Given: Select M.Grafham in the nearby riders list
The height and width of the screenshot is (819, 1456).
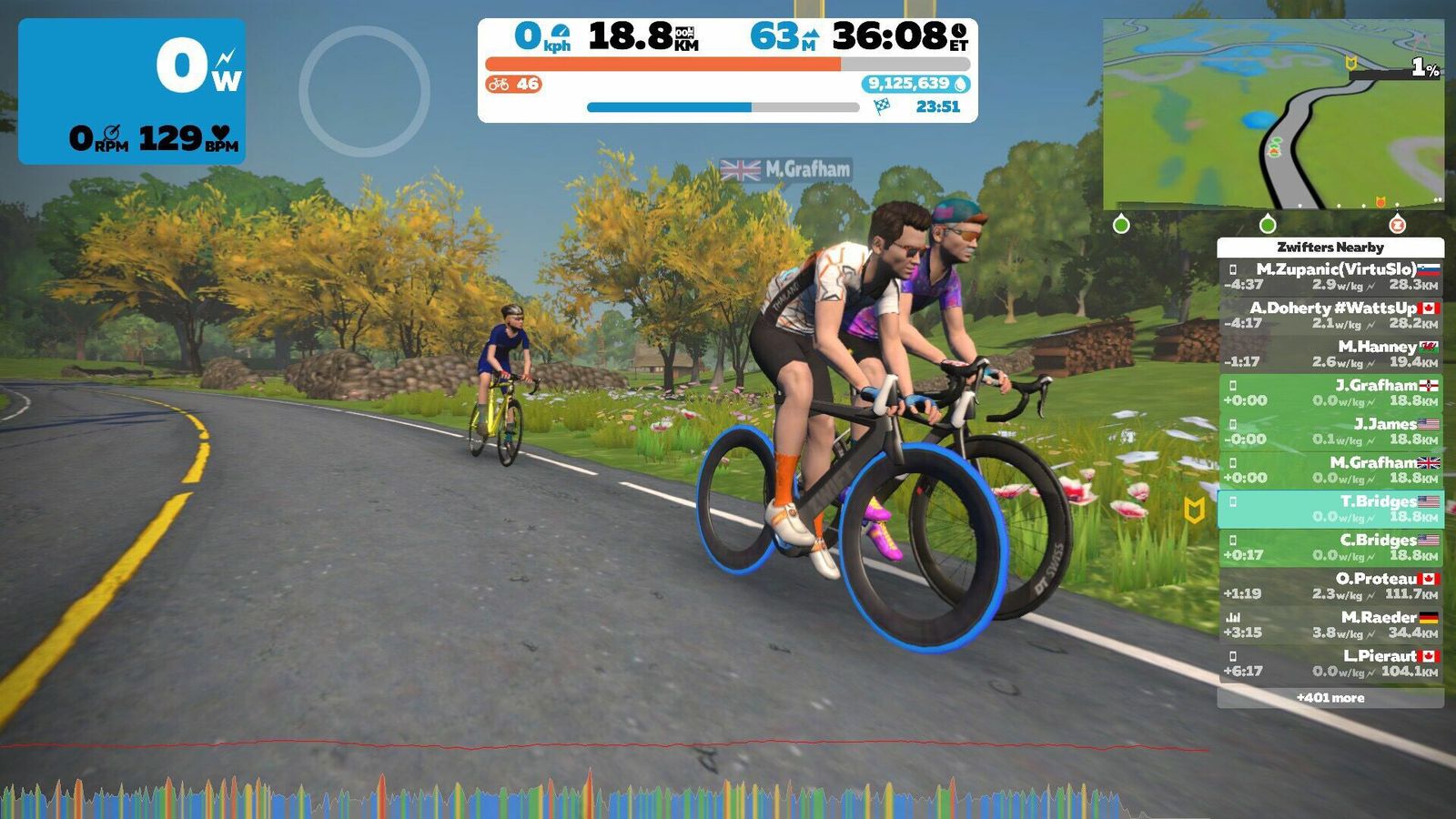Looking at the screenshot, I should point(1330,470).
